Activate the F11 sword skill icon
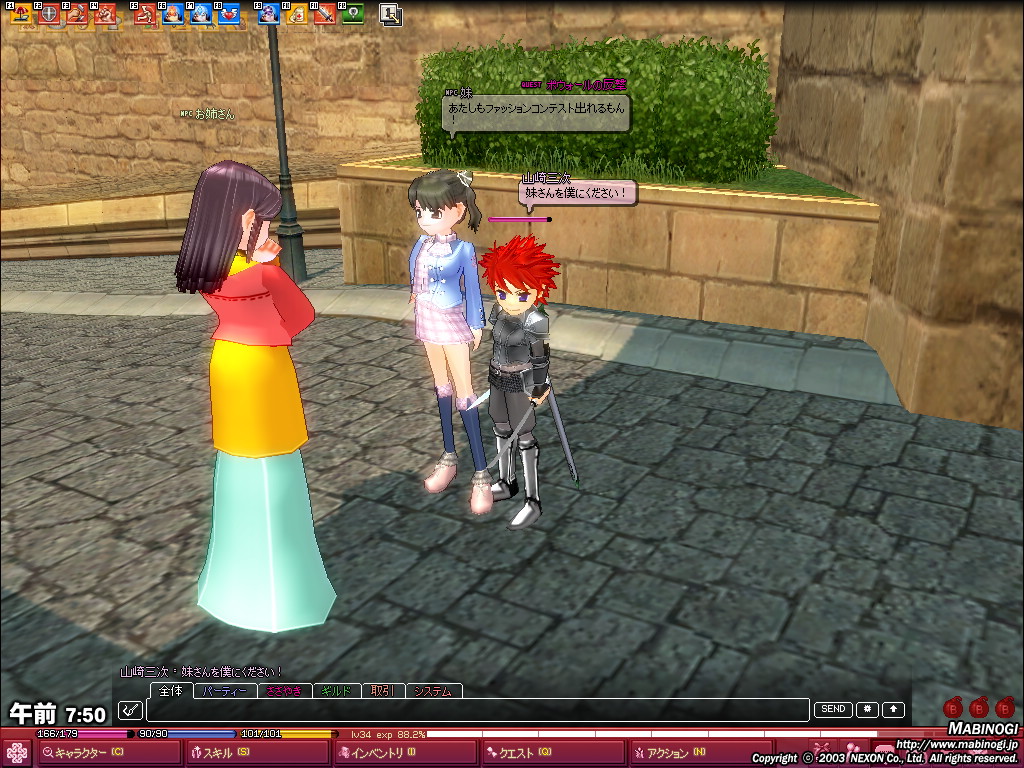This screenshot has width=1024, height=768. tap(323, 15)
